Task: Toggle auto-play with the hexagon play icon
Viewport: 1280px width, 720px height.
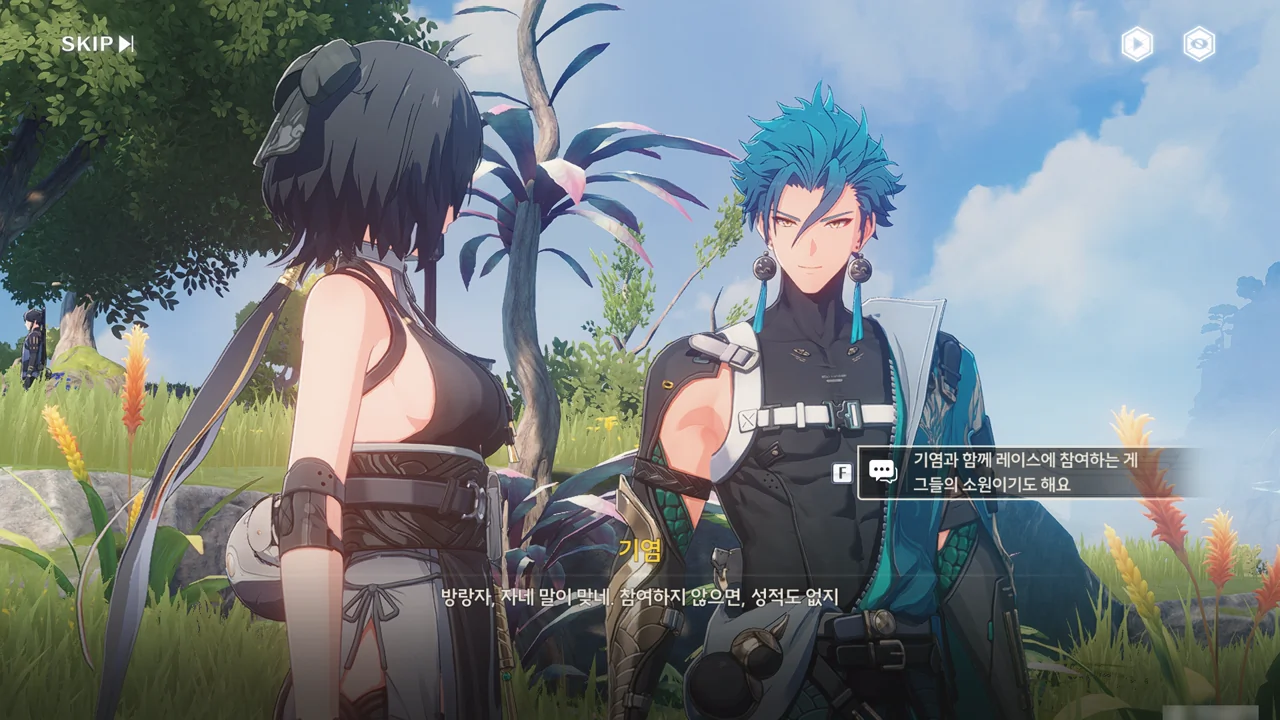Action: point(1137,44)
